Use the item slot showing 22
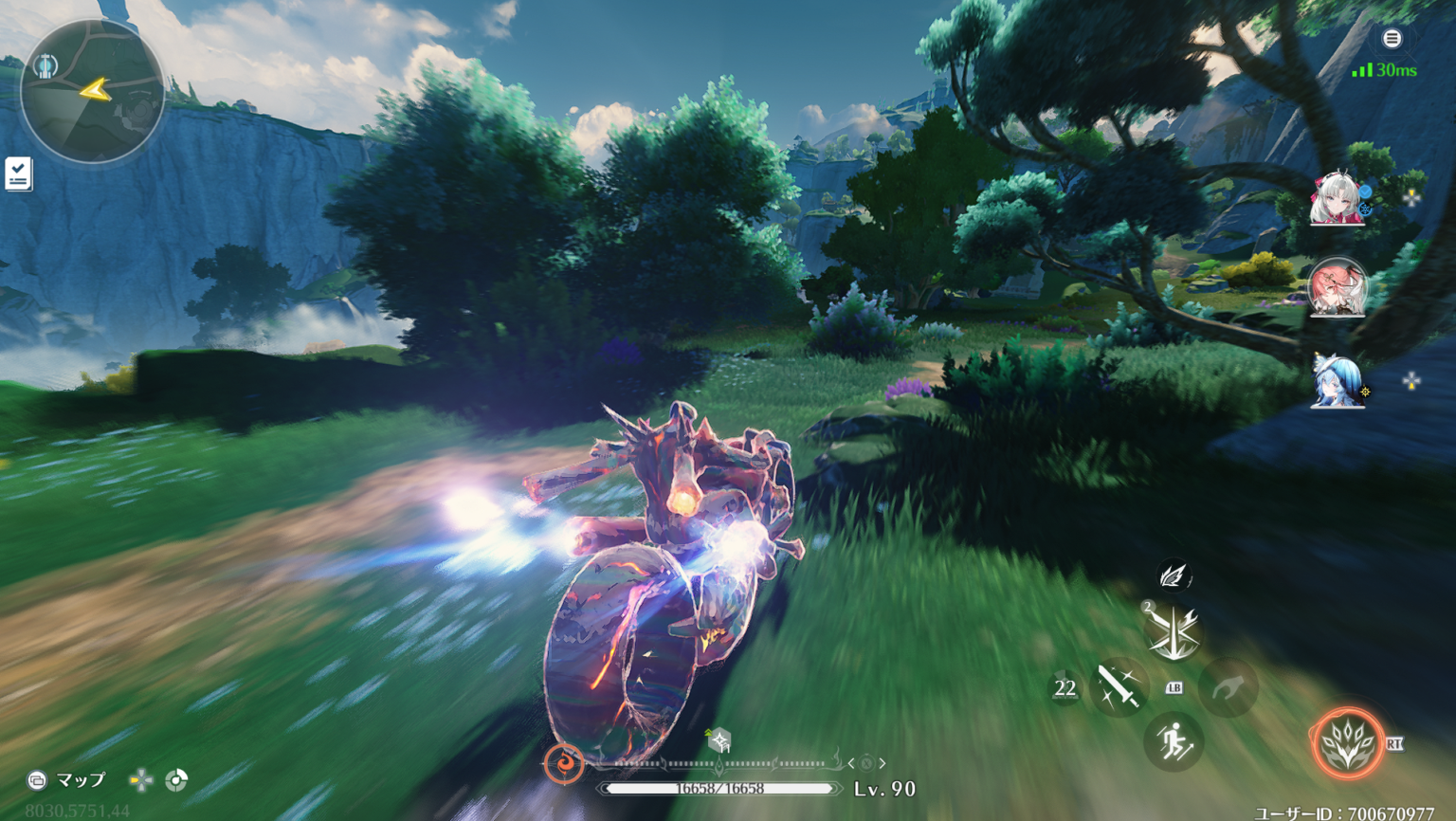This screenshot has width=1456, height=821. tap(1065, 688)
